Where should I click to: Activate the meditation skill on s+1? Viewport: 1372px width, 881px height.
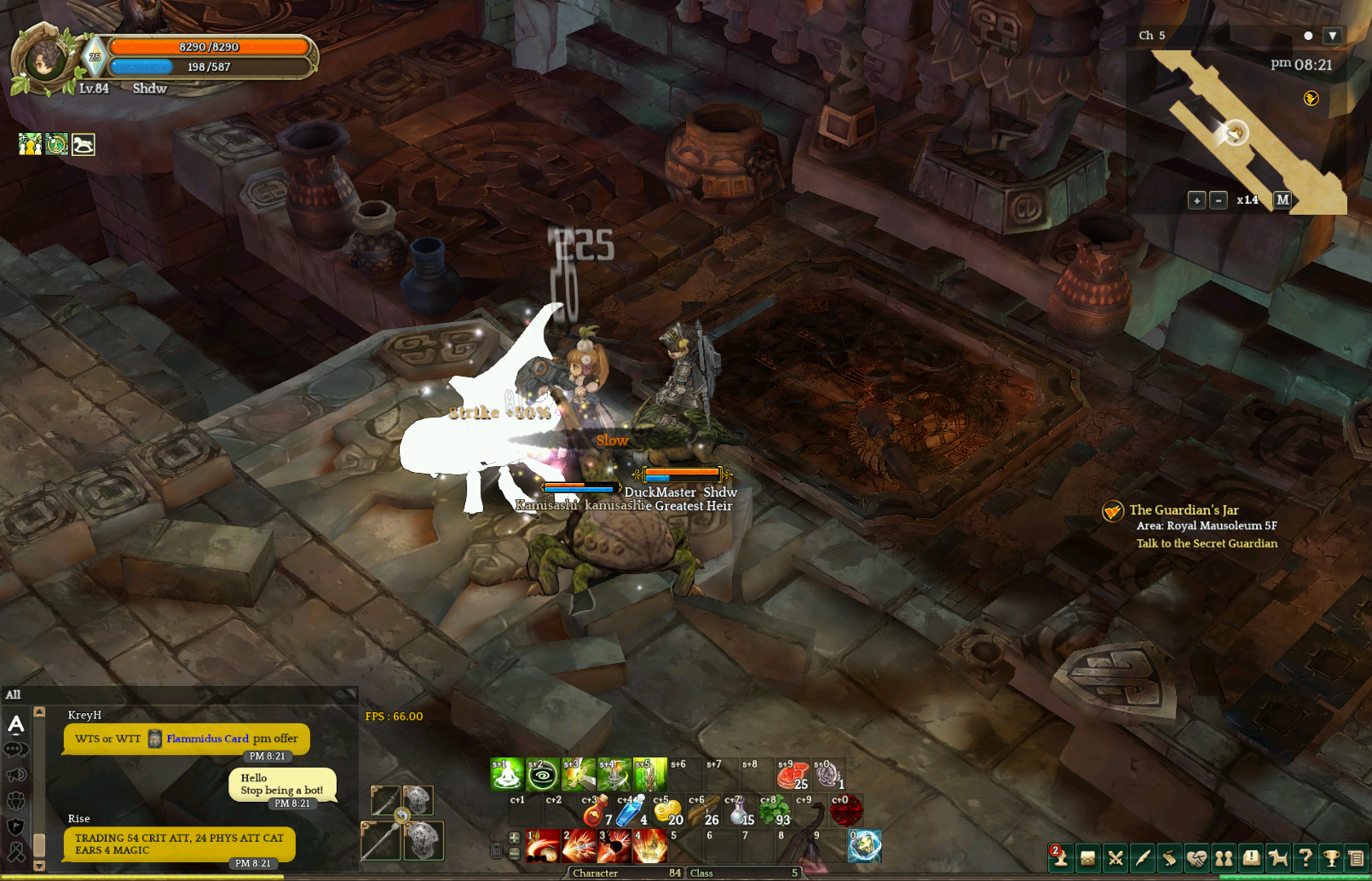click(506, 774)
